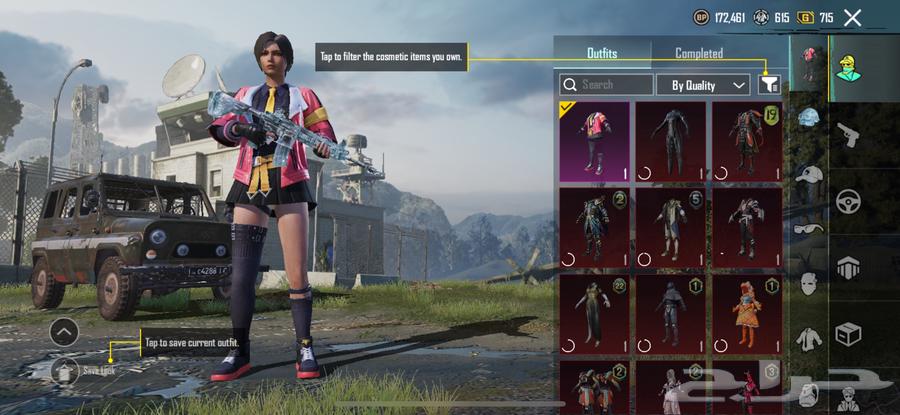Click the outfit Search field

pyautogui.click(x=606, y=85)
